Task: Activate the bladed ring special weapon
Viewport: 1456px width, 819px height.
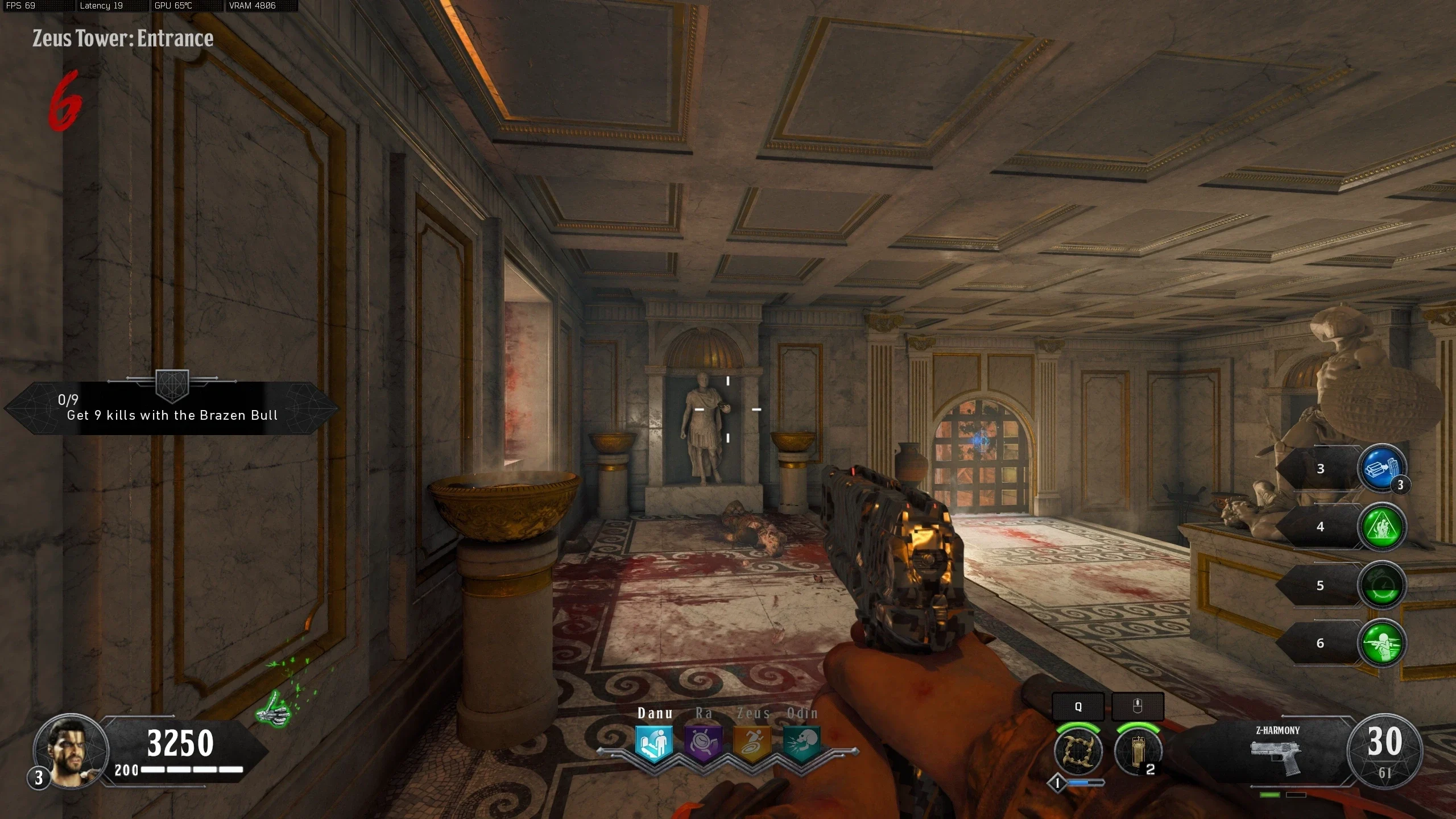Action: coord(1078,751)
